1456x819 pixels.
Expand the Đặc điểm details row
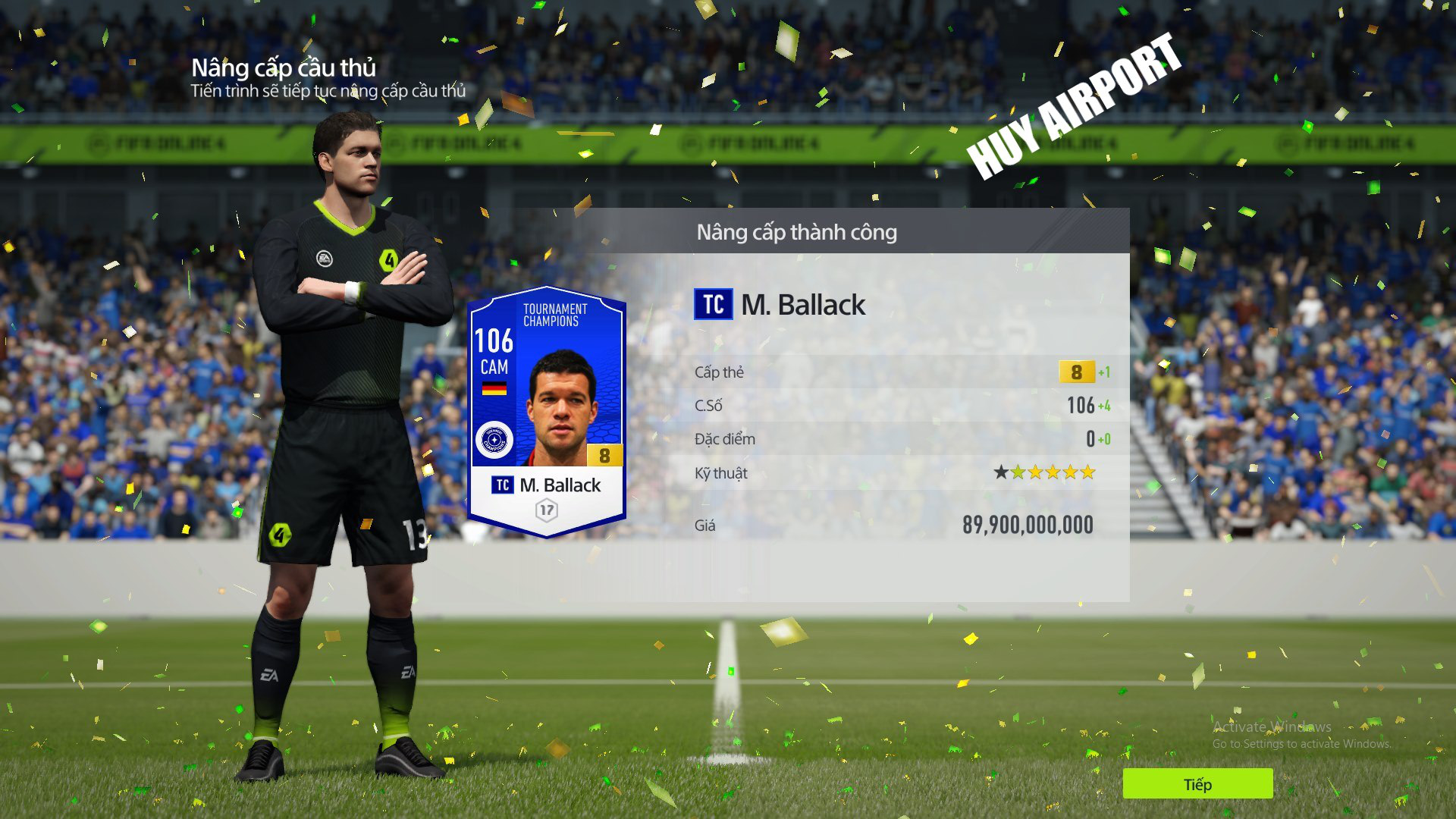[895, 438]
